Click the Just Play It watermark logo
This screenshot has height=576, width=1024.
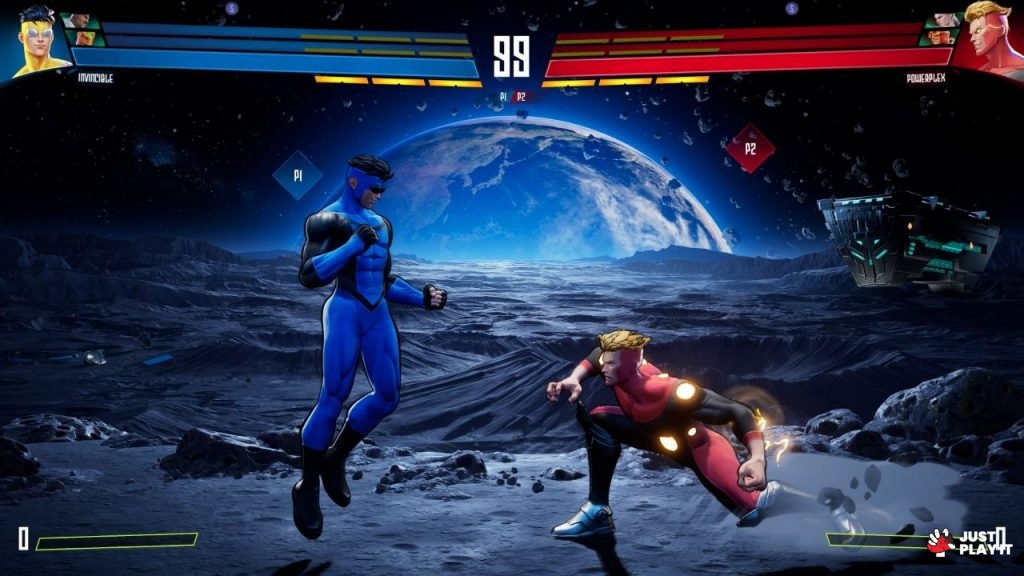coord(970,542)
